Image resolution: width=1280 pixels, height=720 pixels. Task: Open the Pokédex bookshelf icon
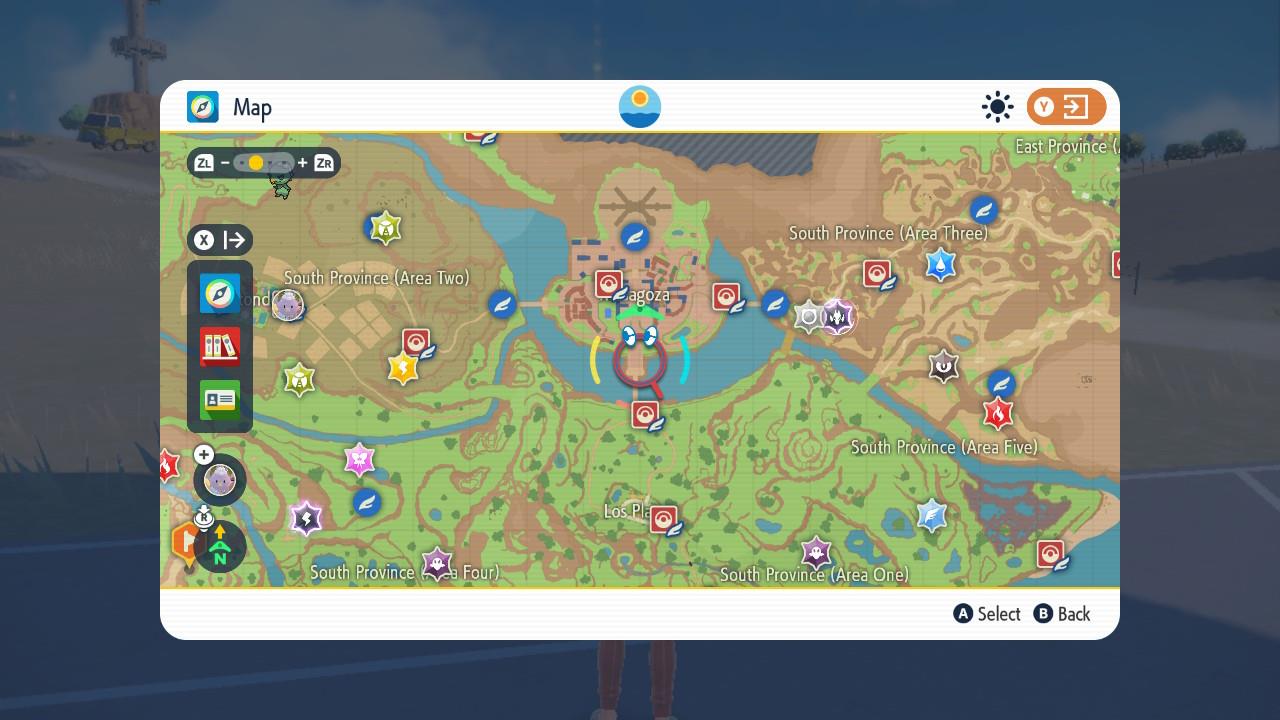(220, 347)
